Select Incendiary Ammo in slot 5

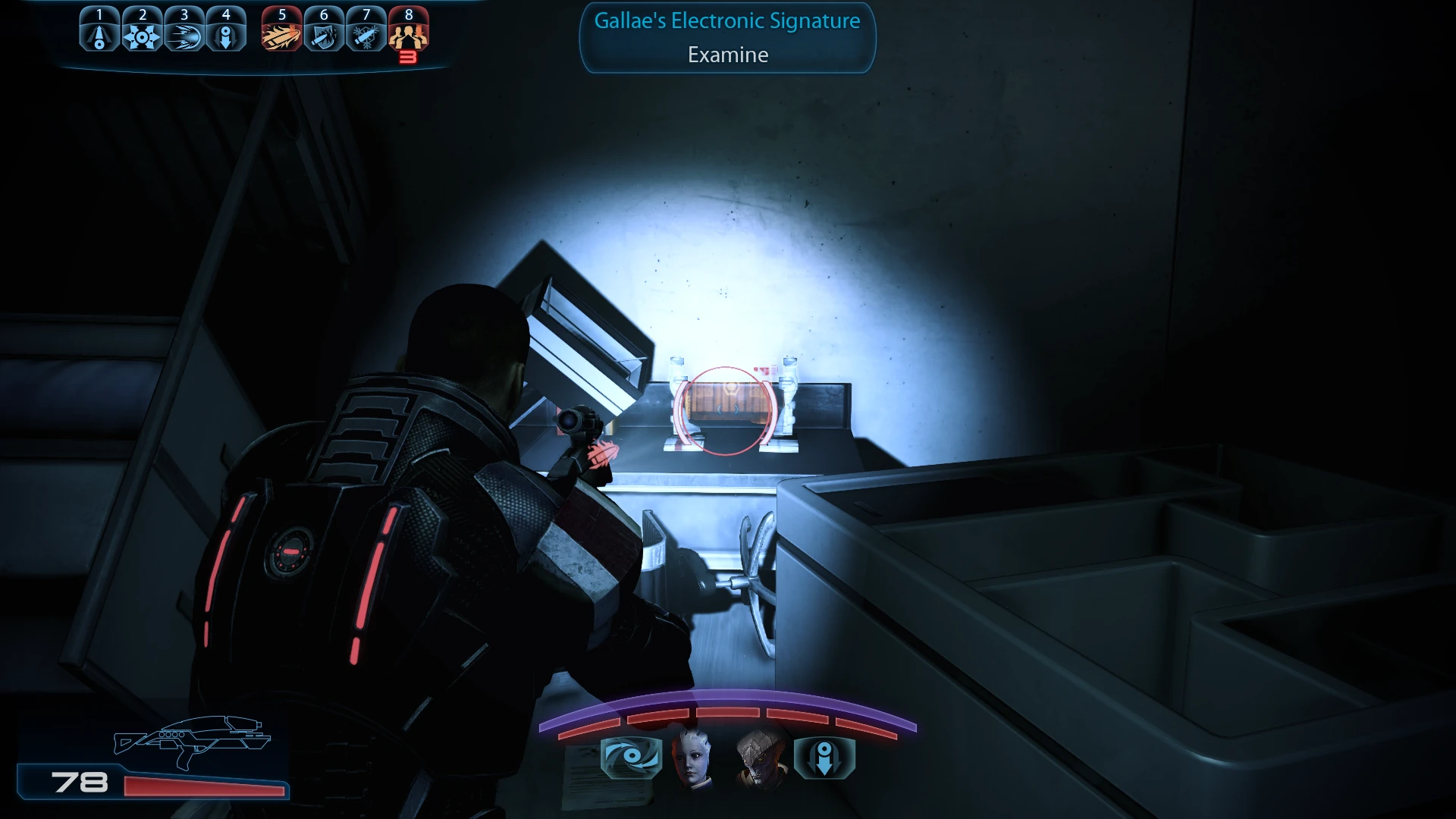(x=282, y=30)
